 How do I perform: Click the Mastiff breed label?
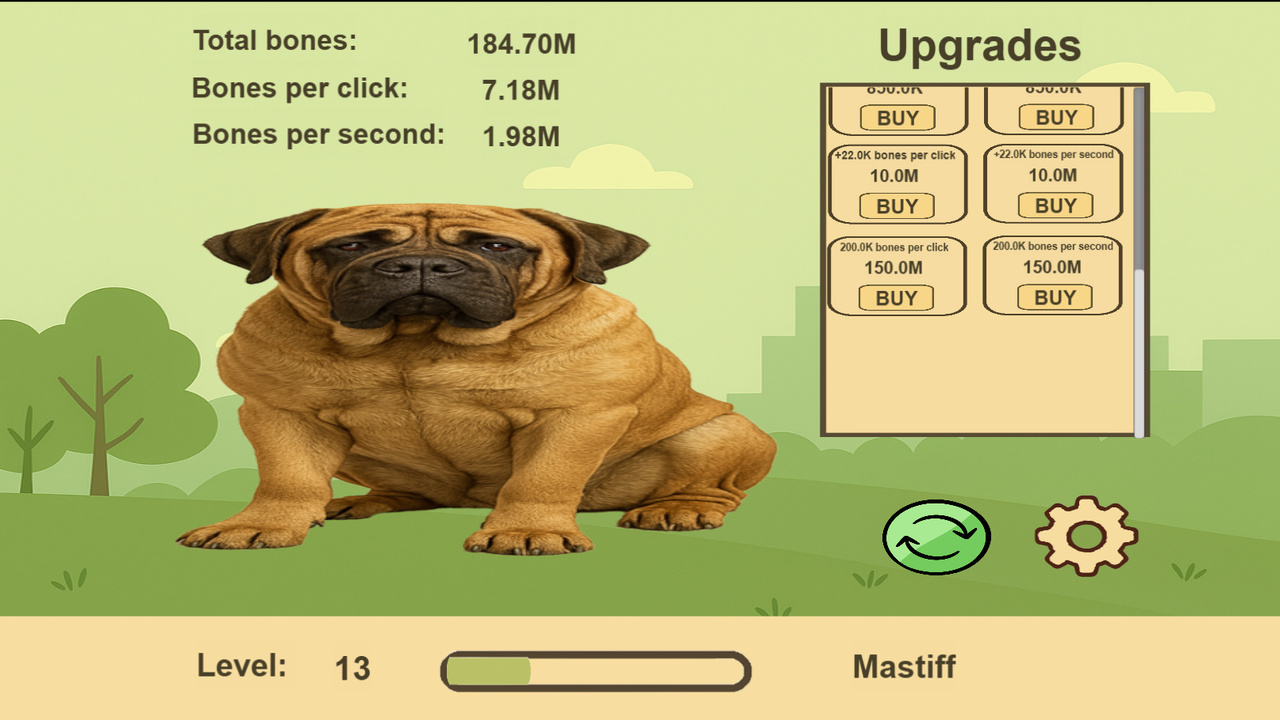coord(903,667)
